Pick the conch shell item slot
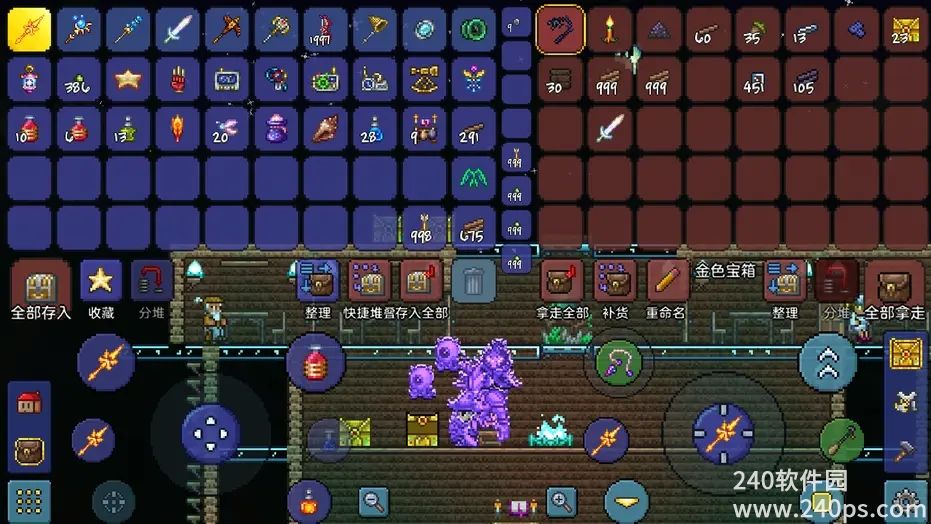This screenshot has height=524, width=931. pos(325,128)
